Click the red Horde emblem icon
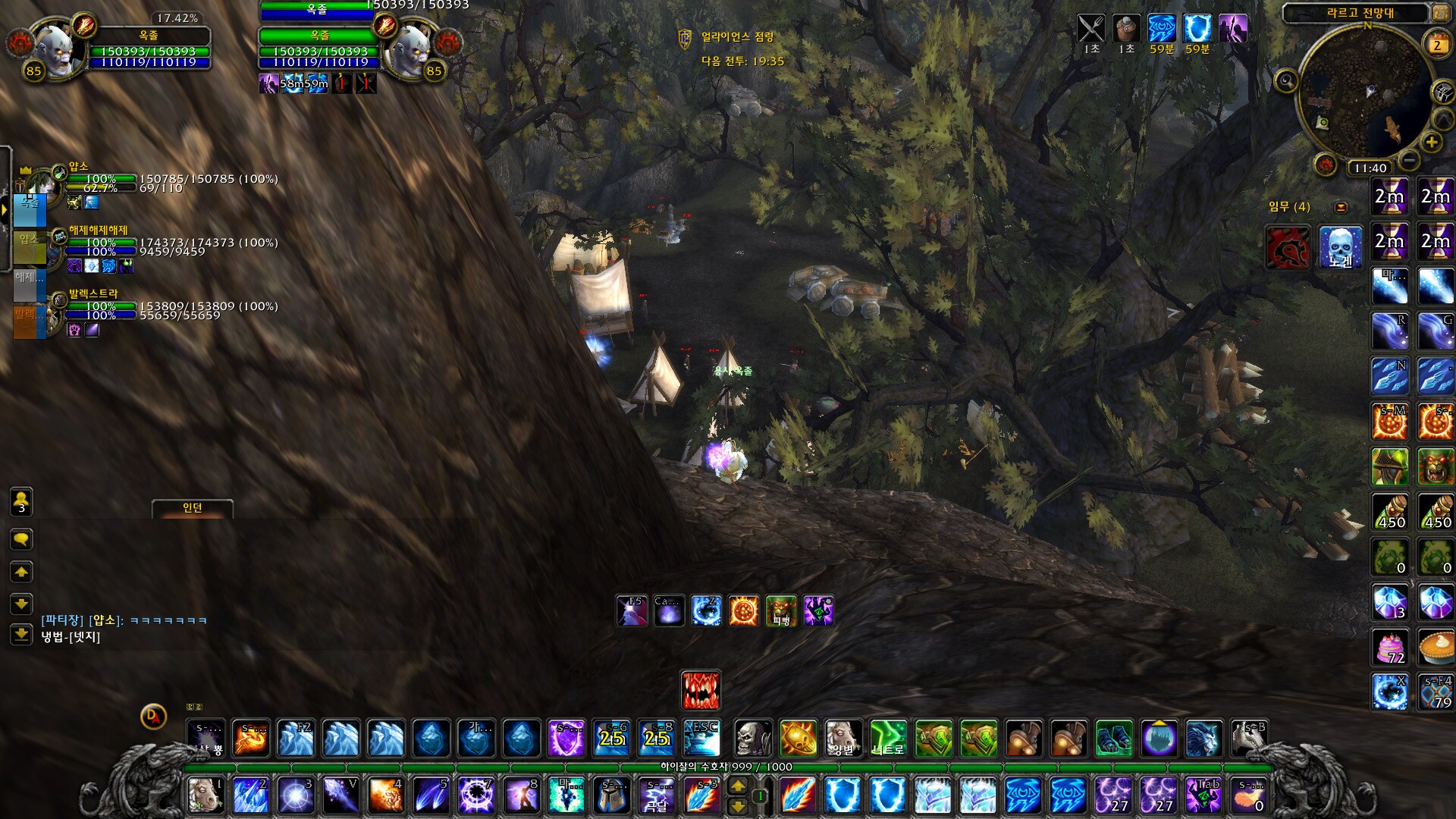This screenshot has width=1456, height=819. pyautogui.click(x=1288, y=247)
